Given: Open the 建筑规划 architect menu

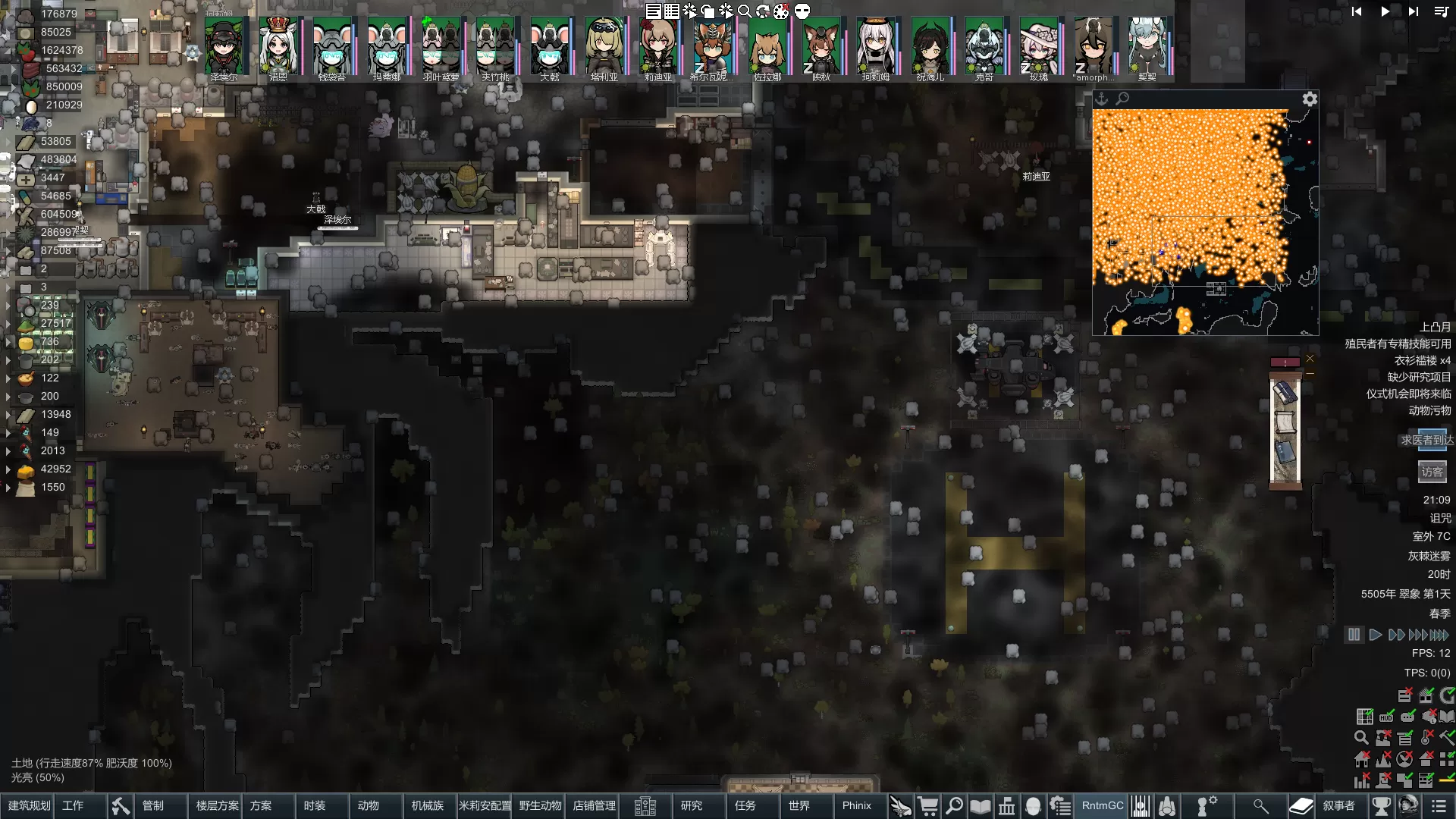Looking at the screenshot, I should point(29,805).
